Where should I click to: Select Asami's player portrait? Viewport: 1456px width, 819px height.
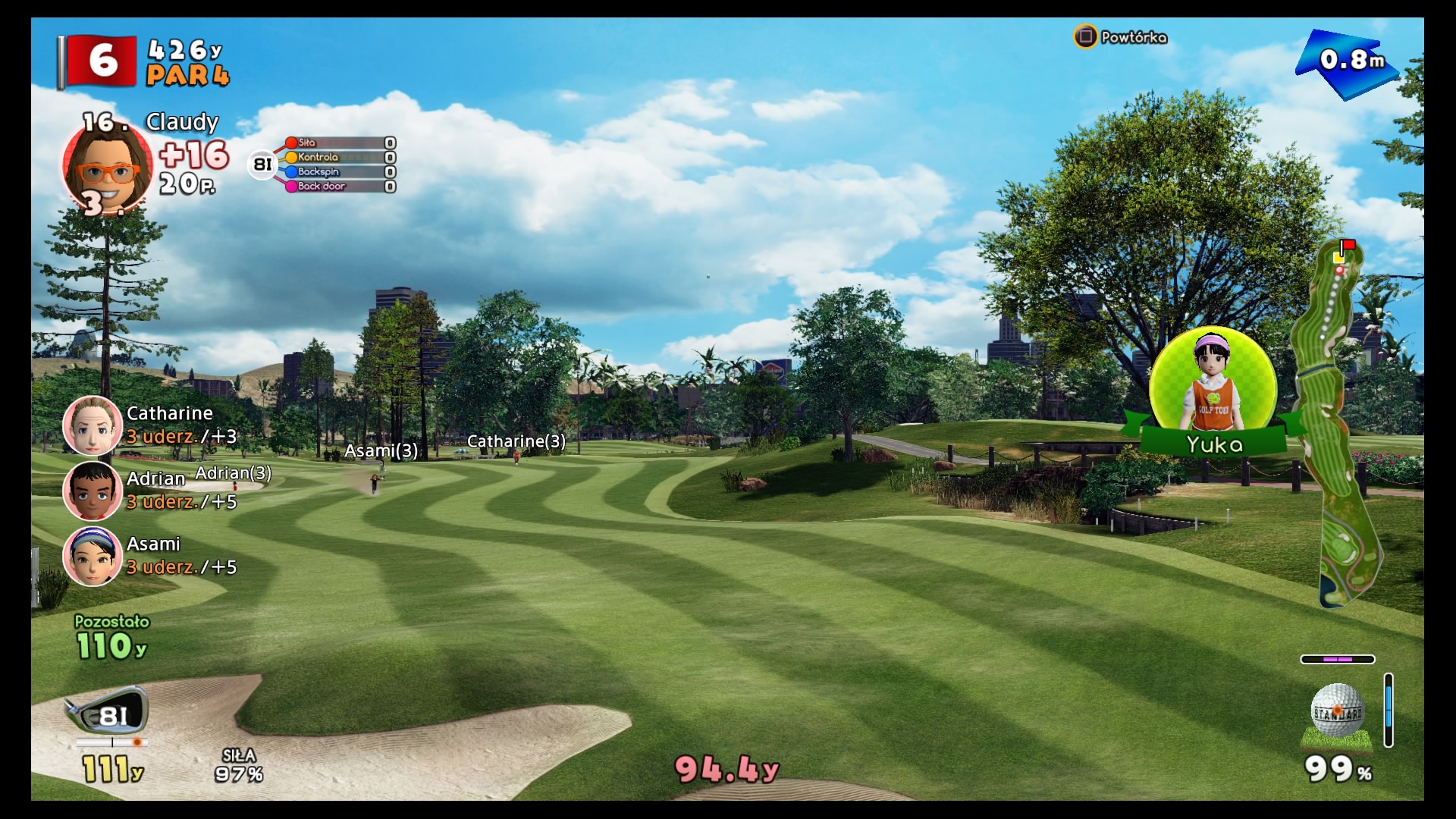(x=92, y=556)
